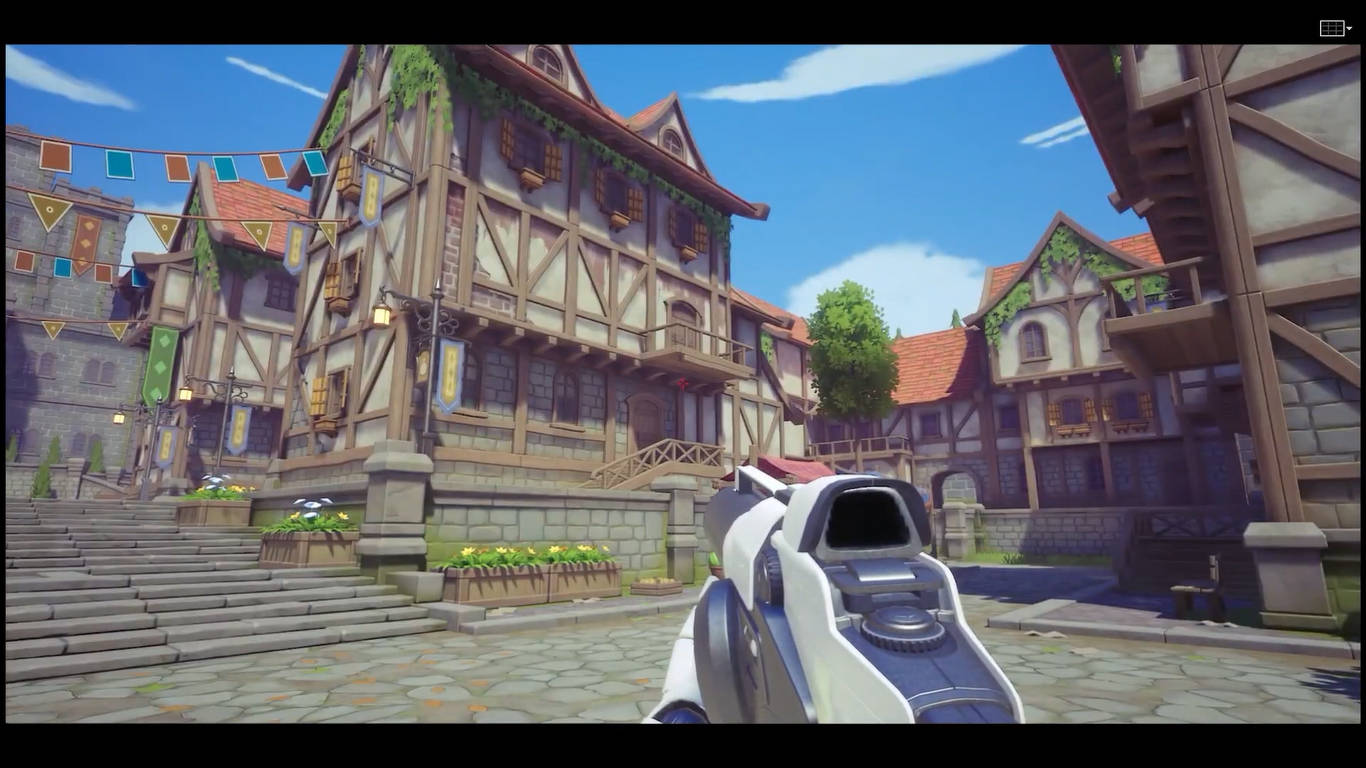The image size is (1366, 768).
Task: Open the grid view dropdown in the corner
Action: tap(1336, 29)
